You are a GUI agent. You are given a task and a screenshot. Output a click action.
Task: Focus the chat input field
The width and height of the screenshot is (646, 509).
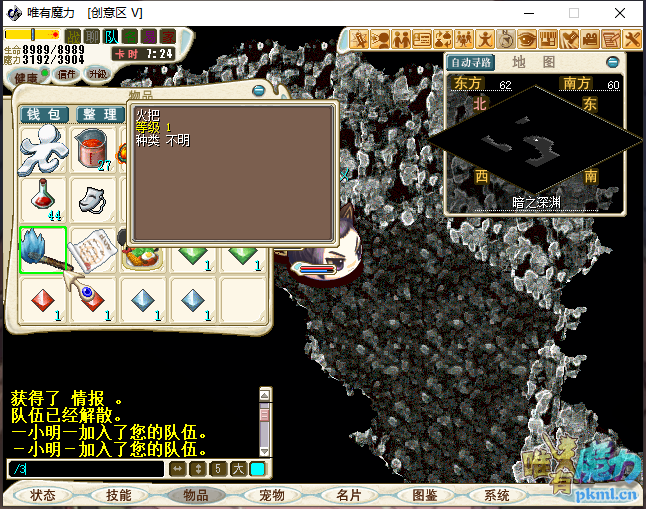coord(85,468)
